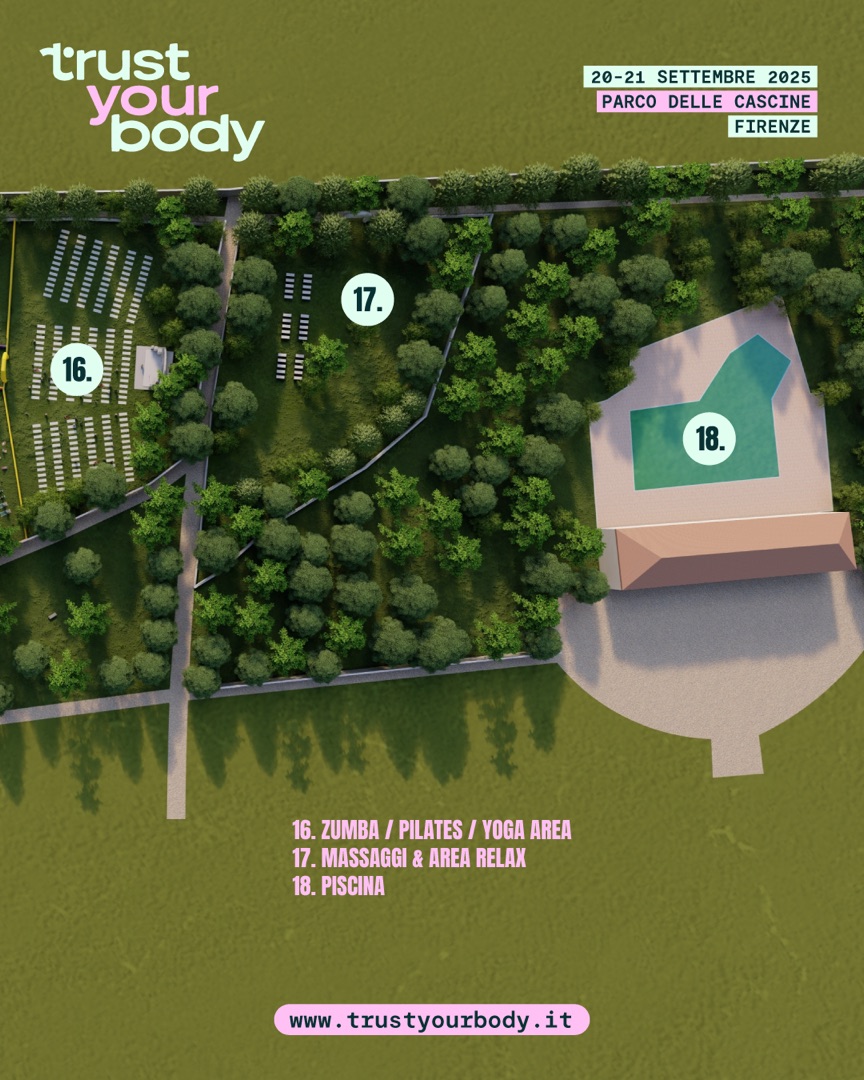Click the Trust Your Body logo
The image size is (864, 1080).
click(152, 100)
